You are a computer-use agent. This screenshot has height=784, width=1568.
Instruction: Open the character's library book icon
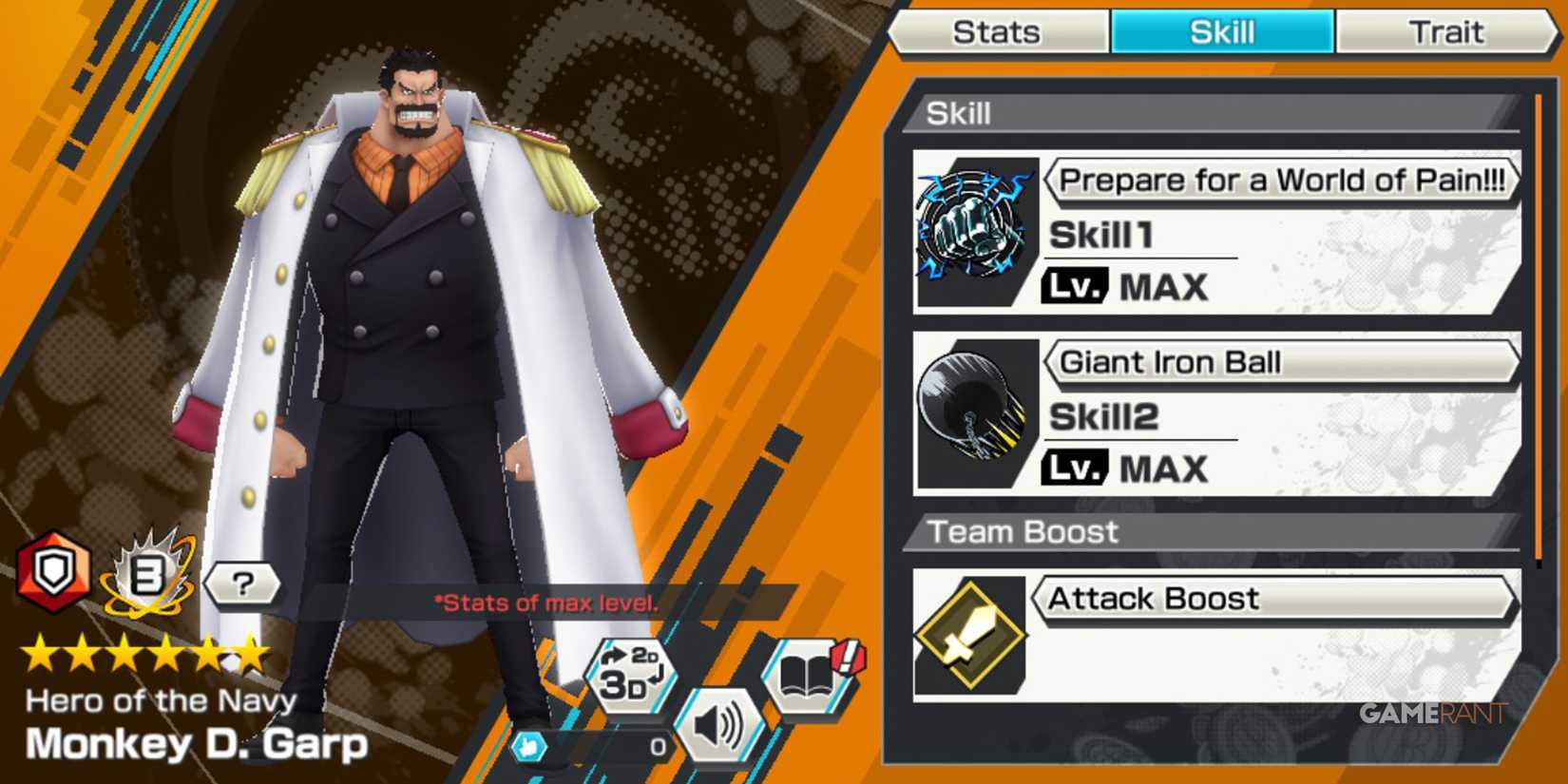pyautogui.click(x=806, y=675)
